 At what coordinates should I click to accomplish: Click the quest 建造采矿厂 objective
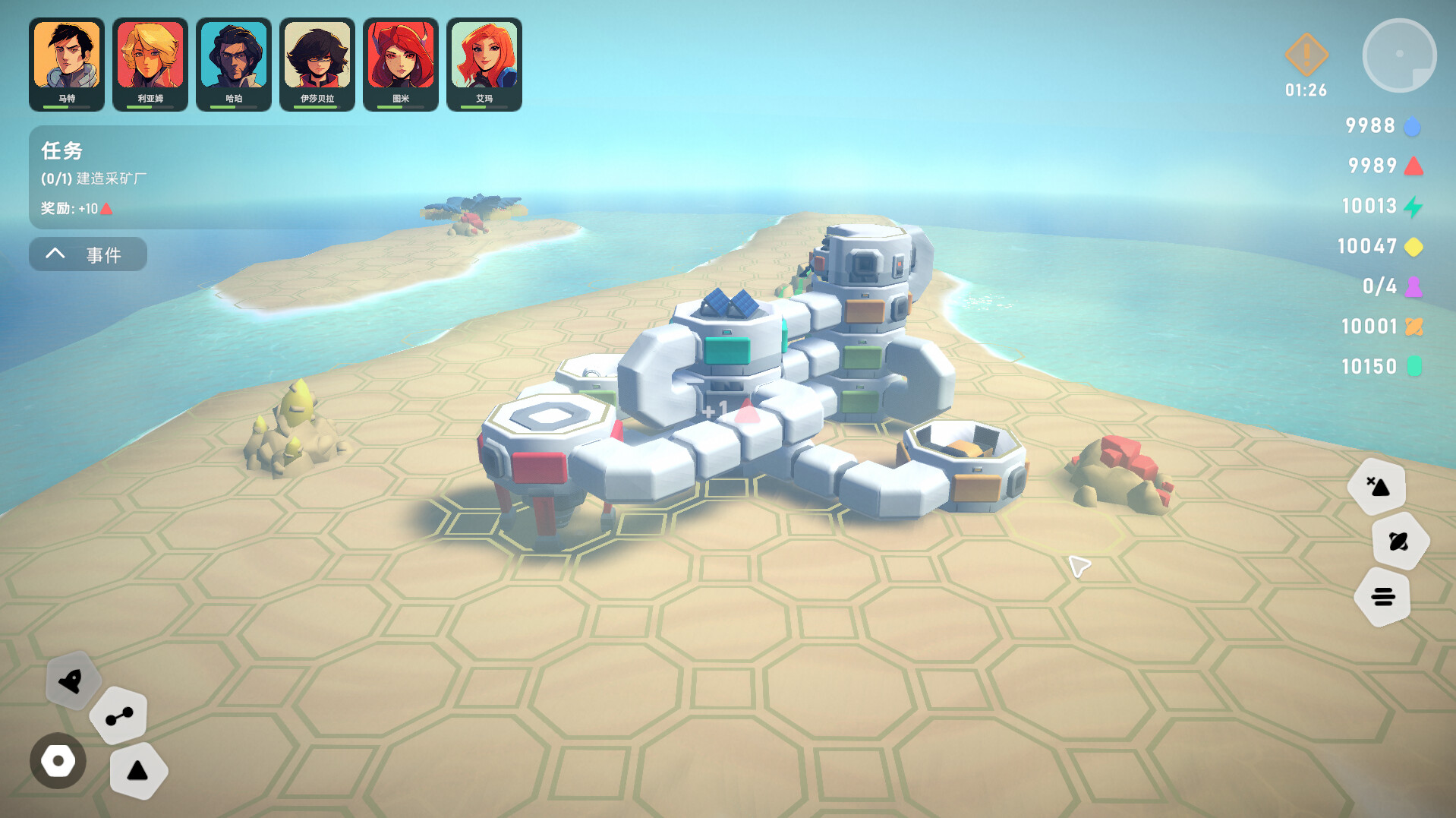[93, 178]
